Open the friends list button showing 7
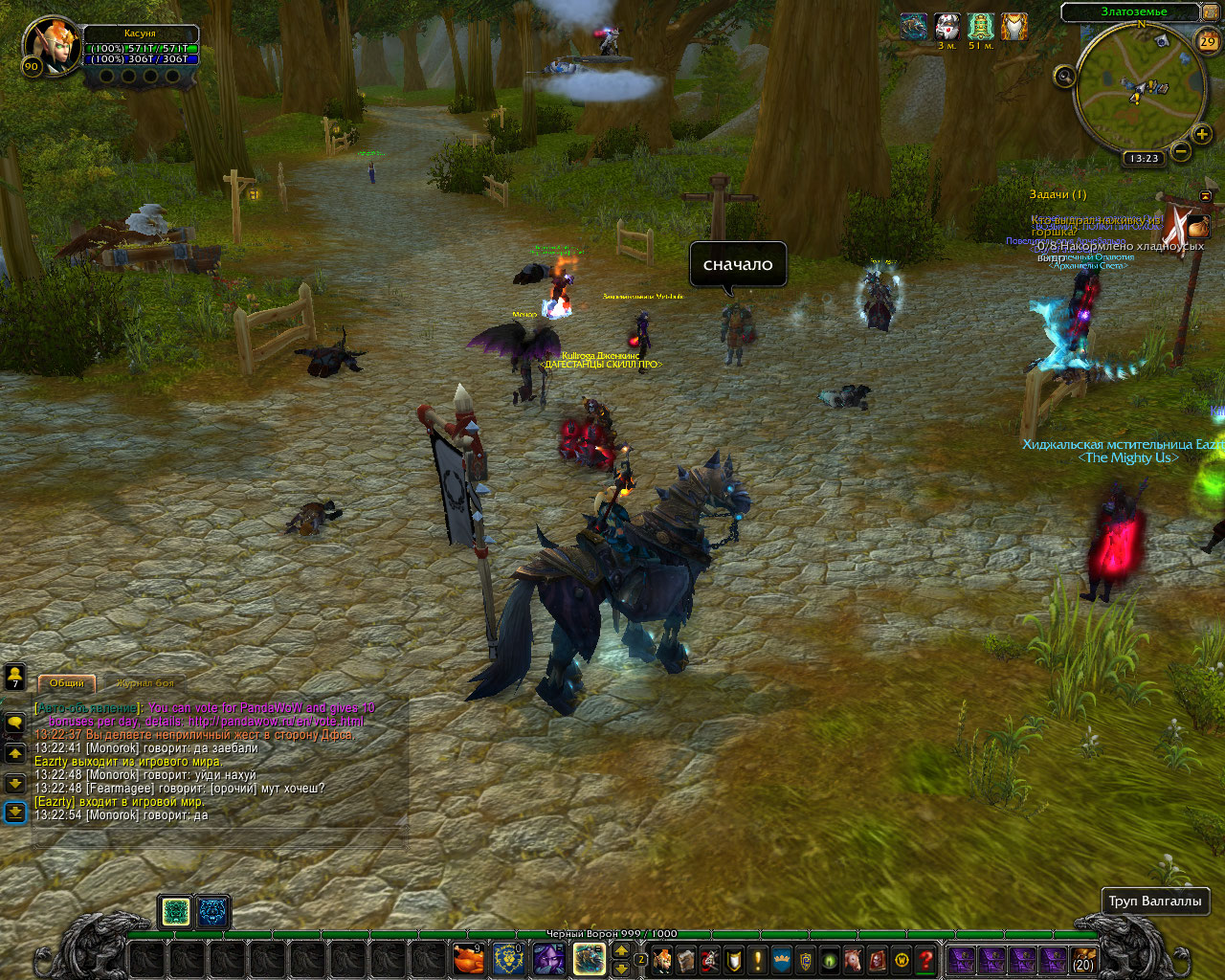The width and height of the screenshot is (1225, 980). pyautogui.click(x=15, y=677)
